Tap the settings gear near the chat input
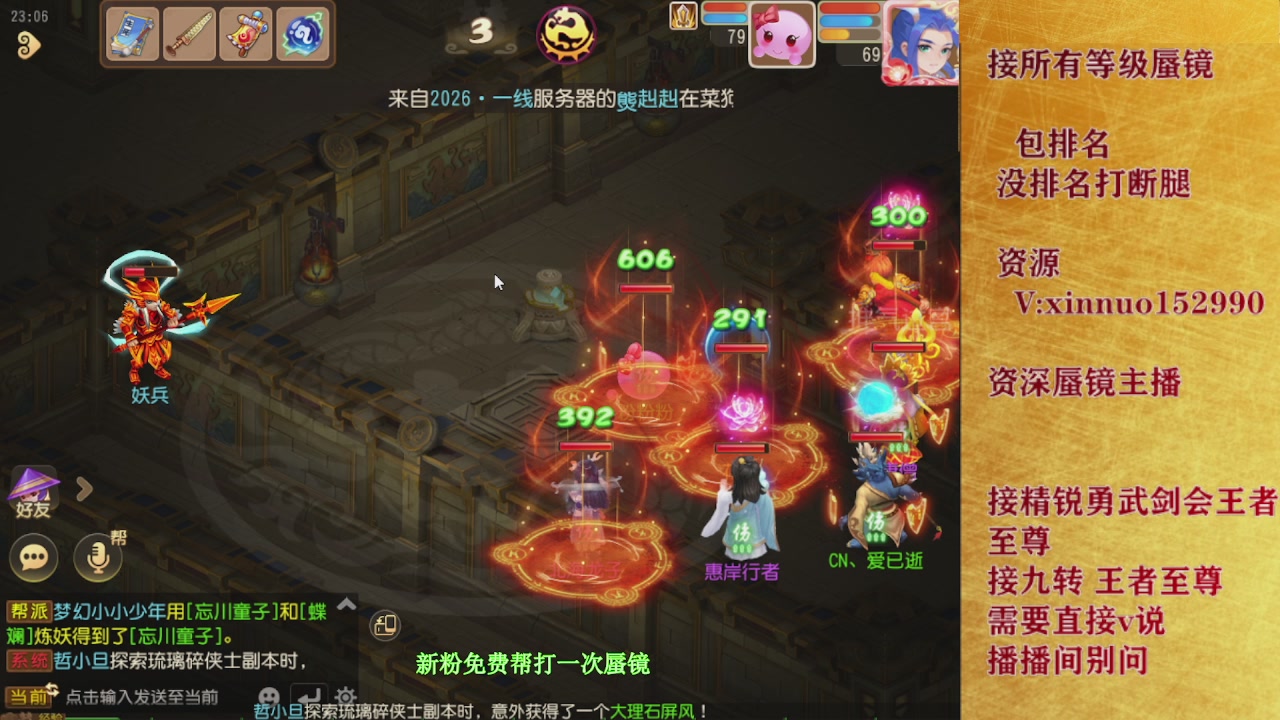The image size is (1280, 720). [x=347, y=696]
